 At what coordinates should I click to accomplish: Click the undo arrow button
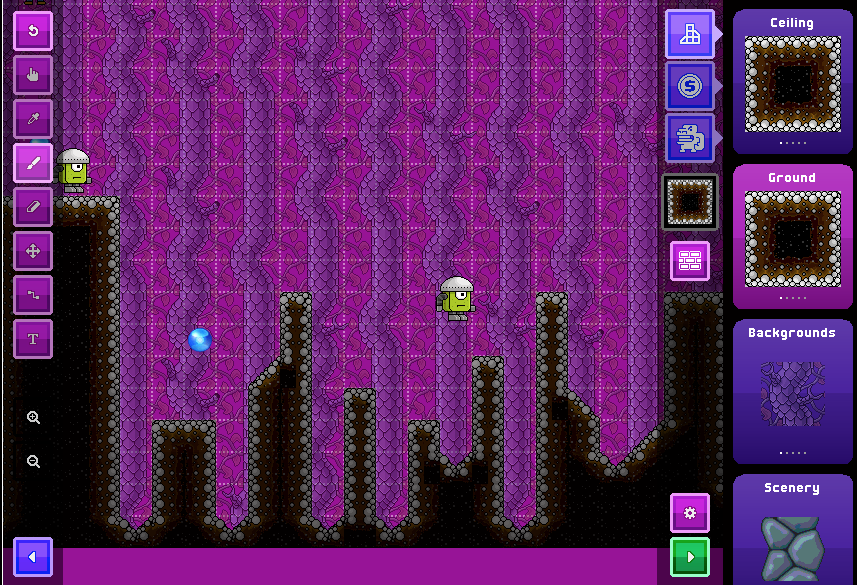(33, 31)
